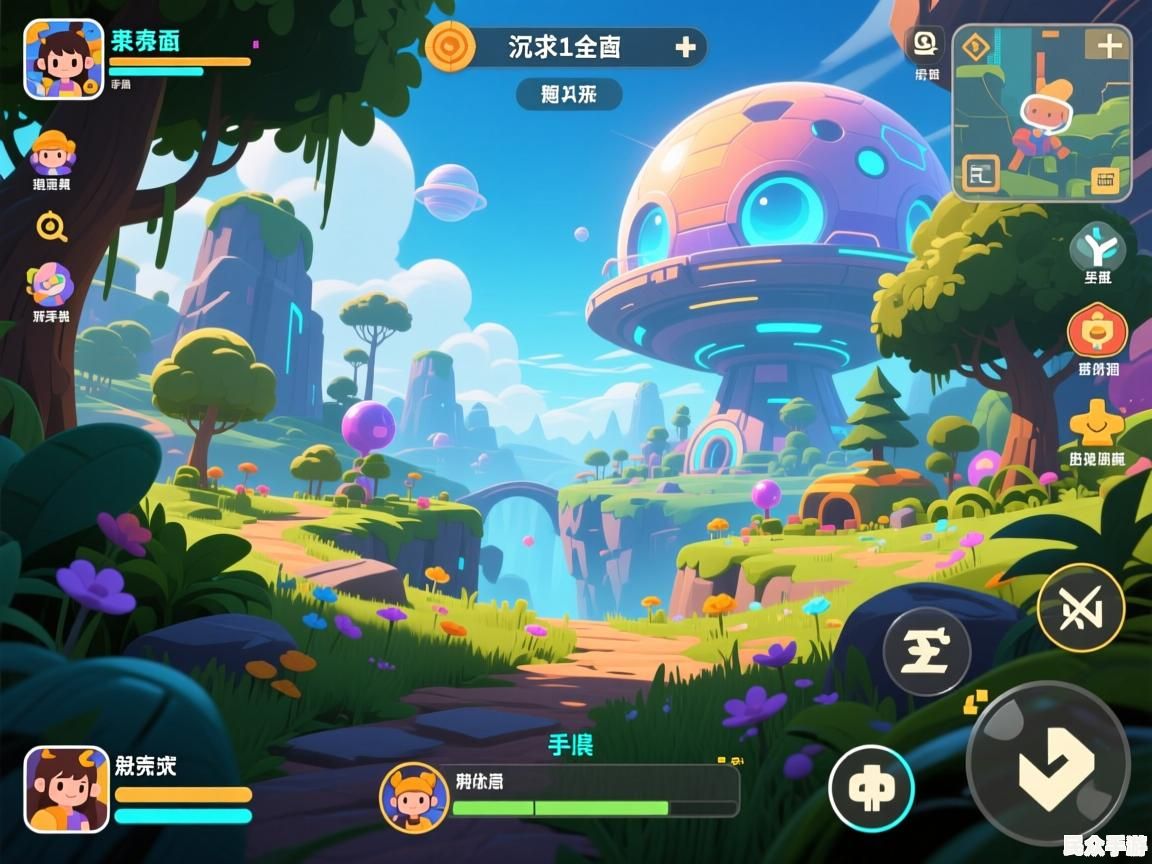
Task: Tap the orange coin emblem in top bar
Action: [450, 46]
